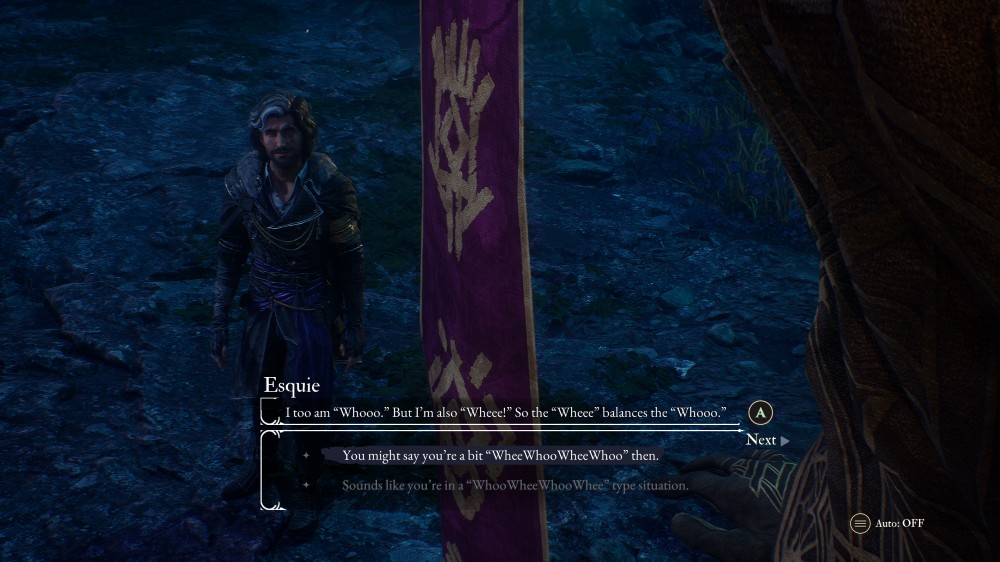Viewport: 1000px width, 562px height.
Task: Select the "WhooWheeWhooWhee" type situation reply
Action: coord(515,486)
